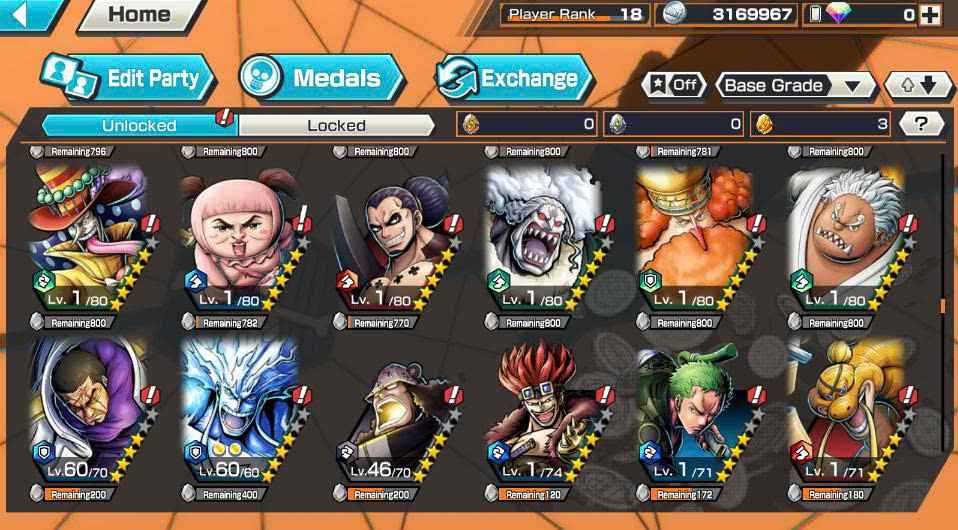Open the Base Grade sort dropdown
The width and height of the screenshot is (958, 530).
point(795,85)
